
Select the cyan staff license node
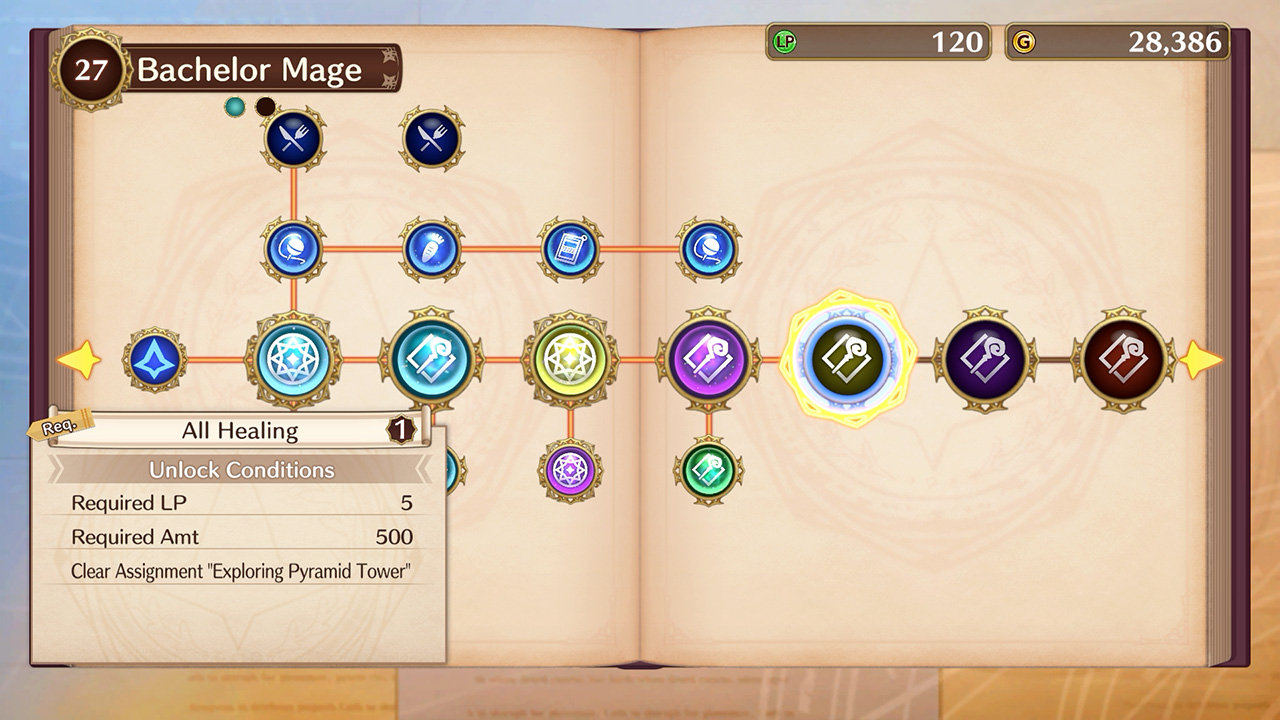click(x=430, y=360)
